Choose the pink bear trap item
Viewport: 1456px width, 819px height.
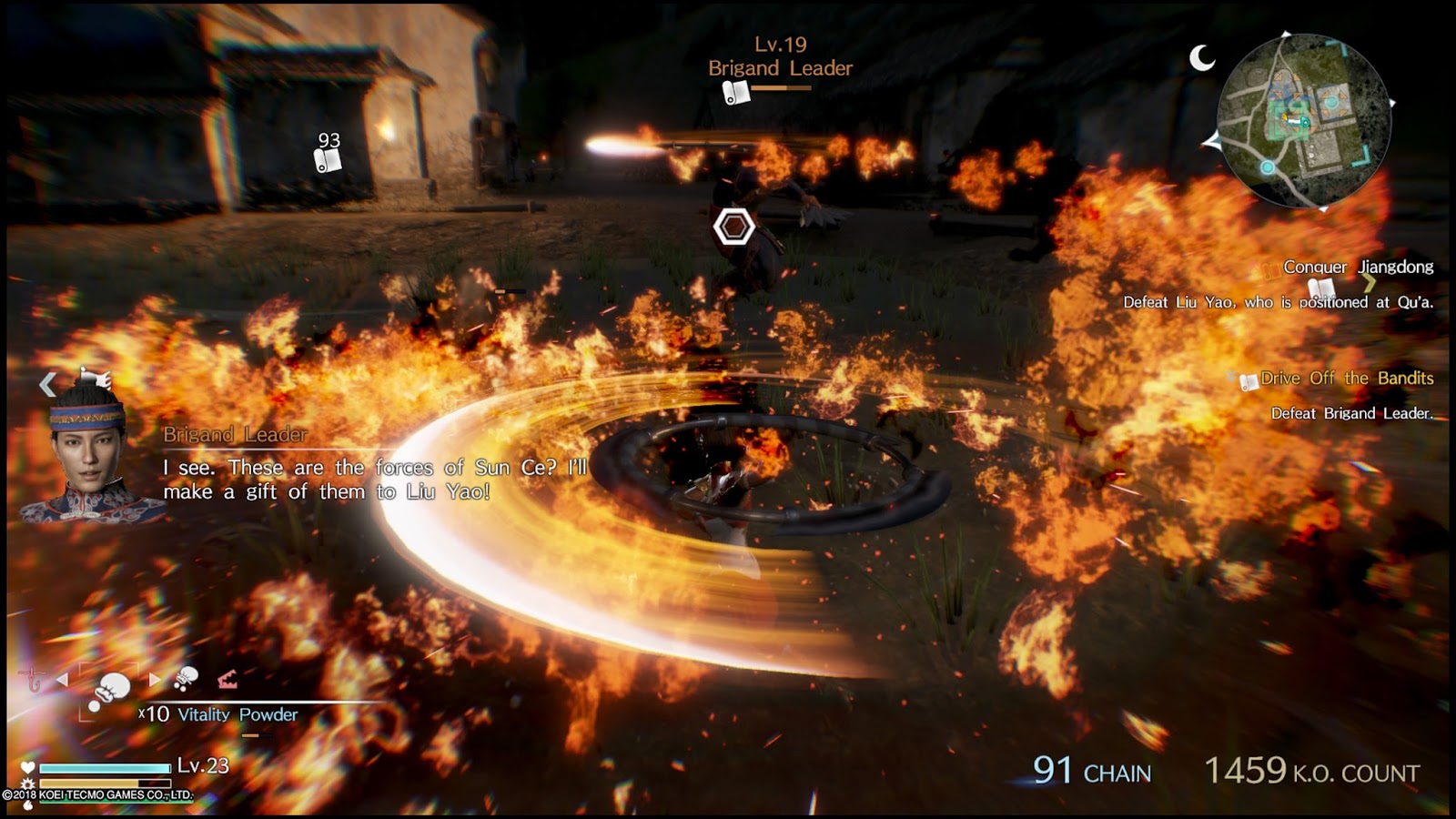click(x=227, y=678)
